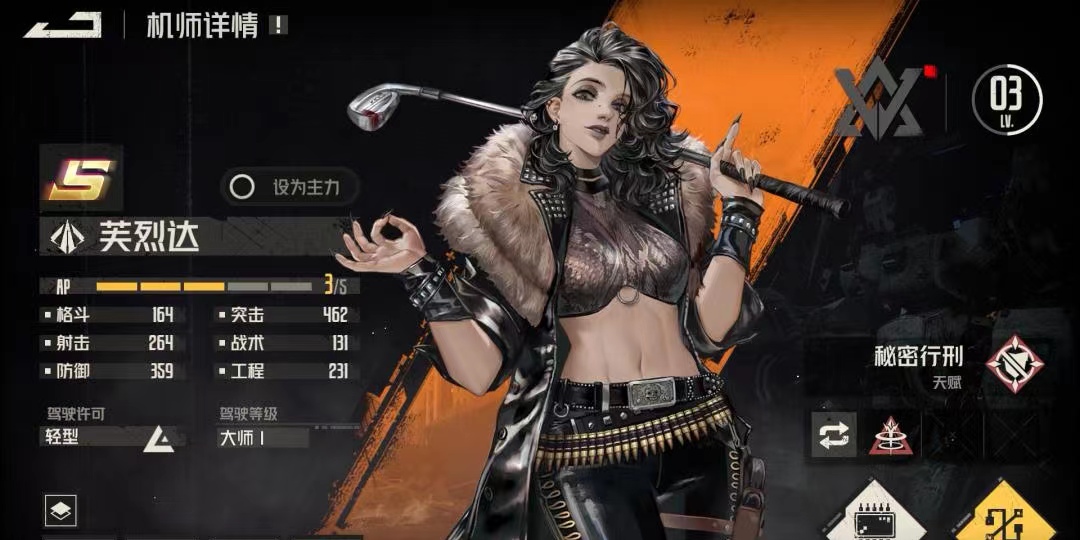Click the layers icon at bottom left
Viewport: 1080px width, 540px height.
point(61,512)
